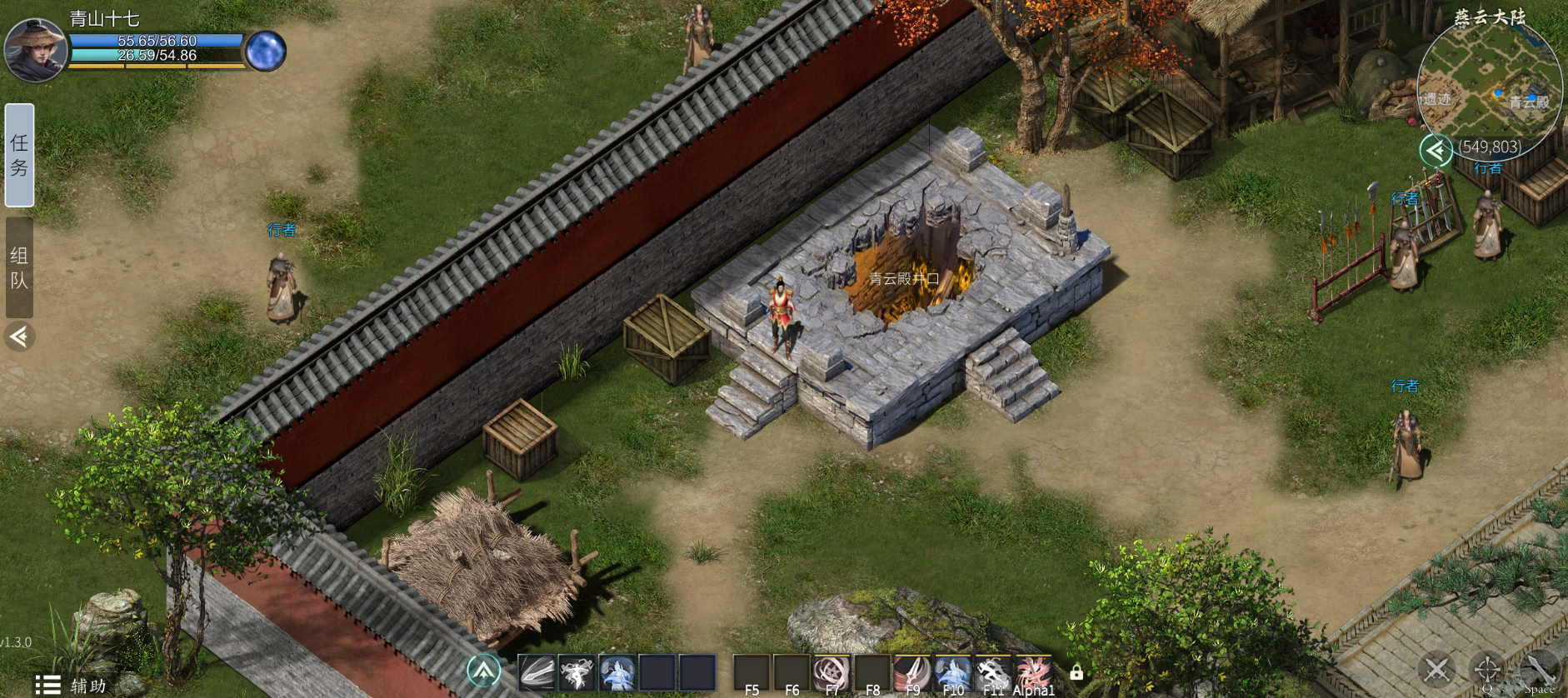The height and width of the screenshot is (698, 1568).
Task: Use the F7 pink whirlwind skill
Action: click(x=831, y=672)
